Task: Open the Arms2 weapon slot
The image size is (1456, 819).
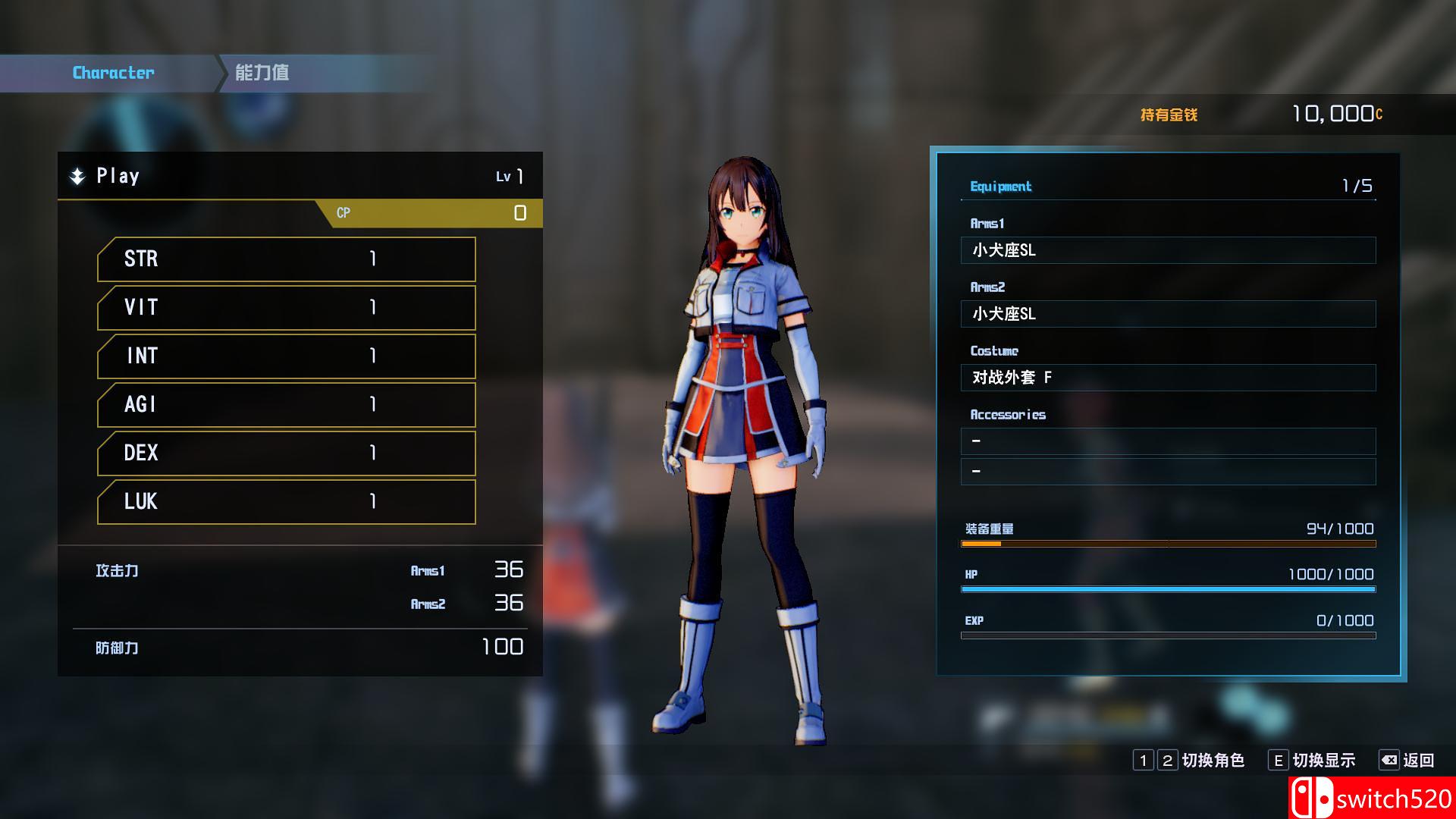Action: point(1168,314)
